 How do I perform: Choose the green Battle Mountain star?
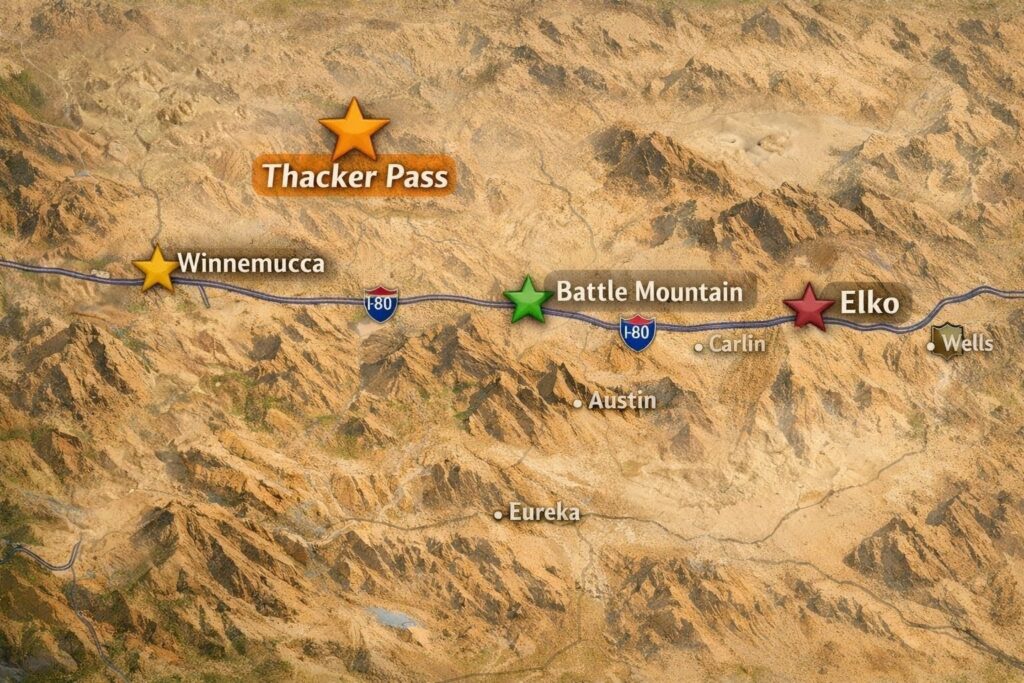click(526, 299)
